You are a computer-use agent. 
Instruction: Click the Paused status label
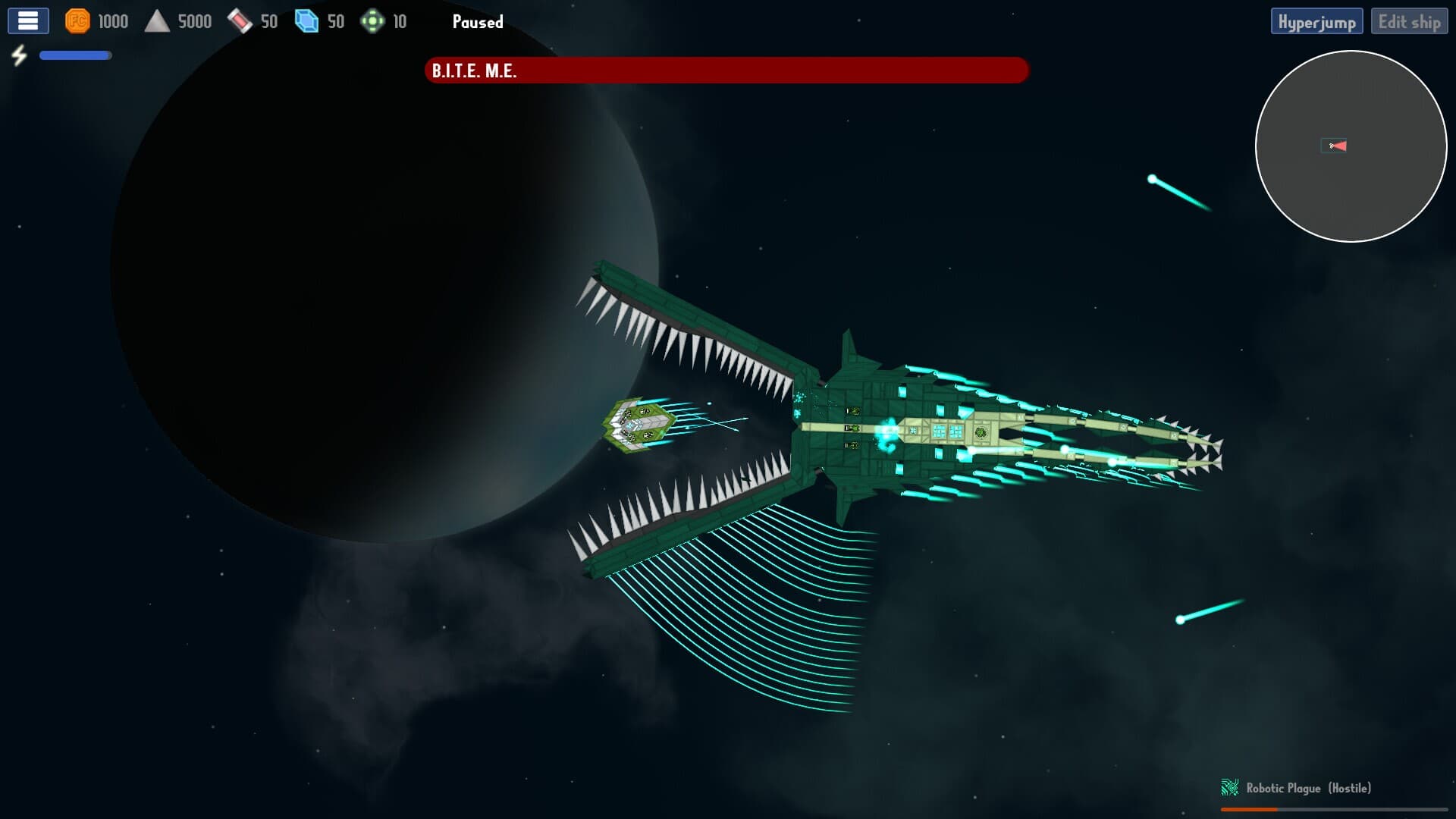tap(478, 22)
